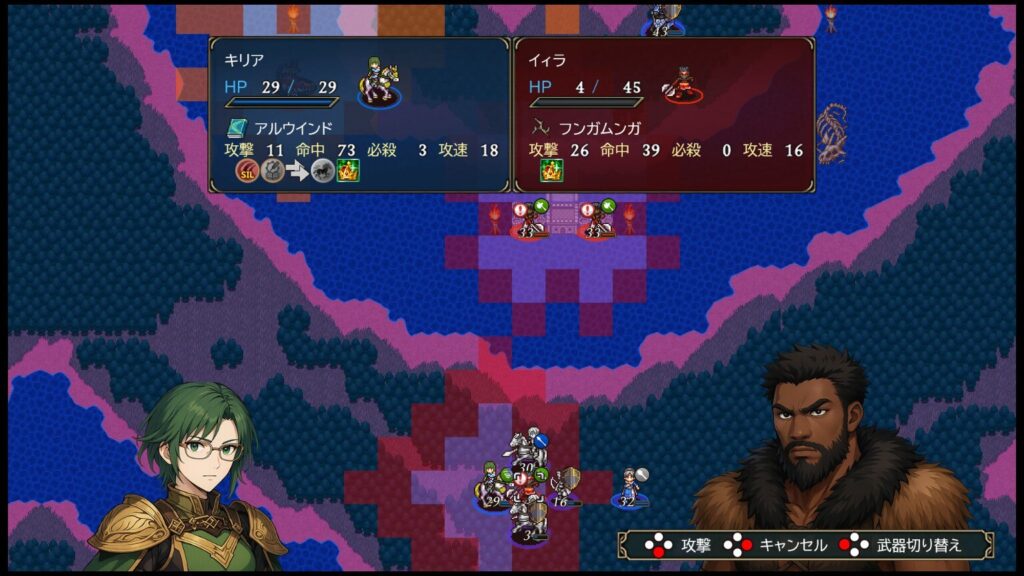Inspect the grey horse status icon
This screenshot has width=1024, height=576.
[322, 171]
